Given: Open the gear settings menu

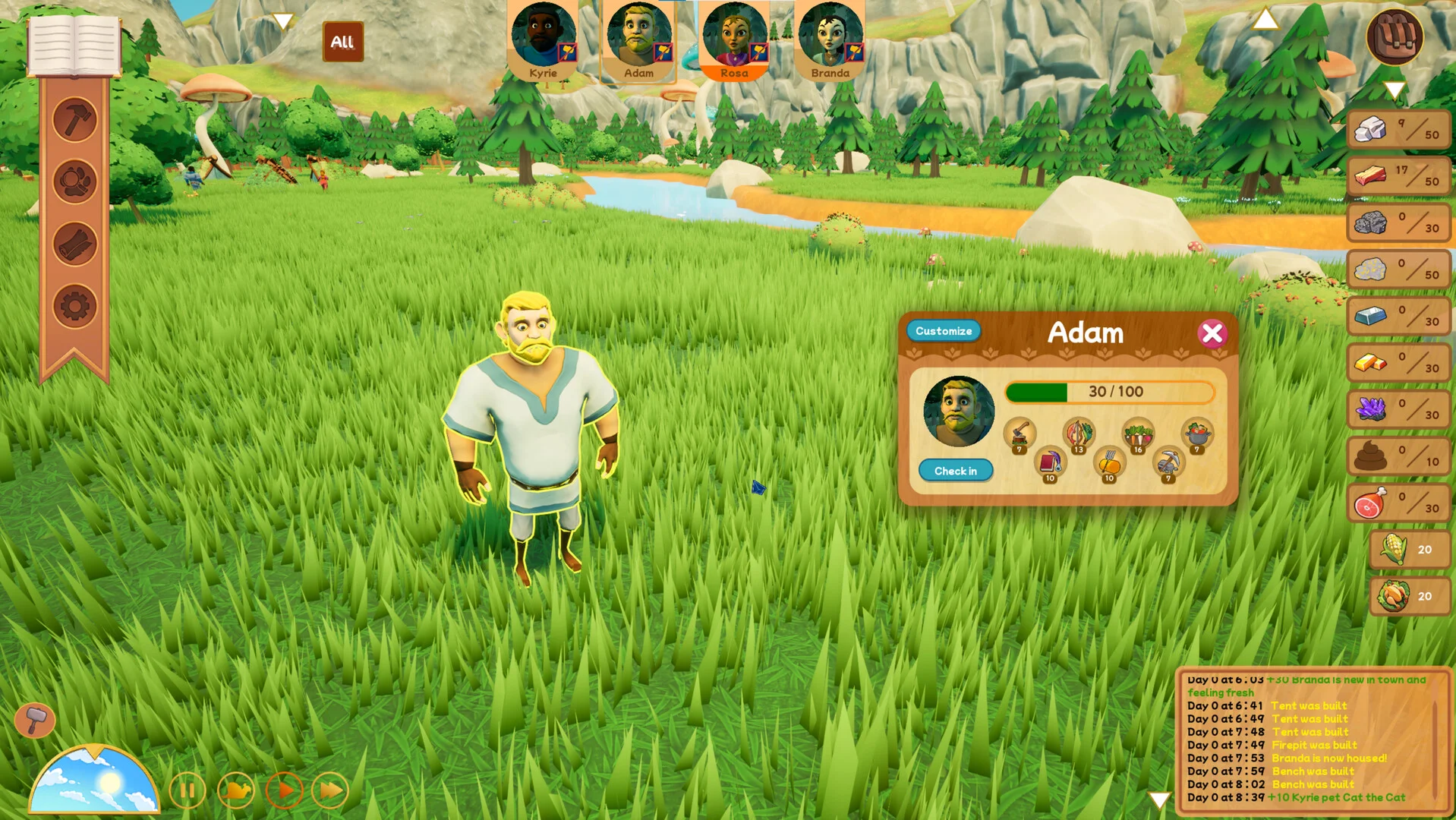Looking at the screenshot, I should [x=75, y=307].
